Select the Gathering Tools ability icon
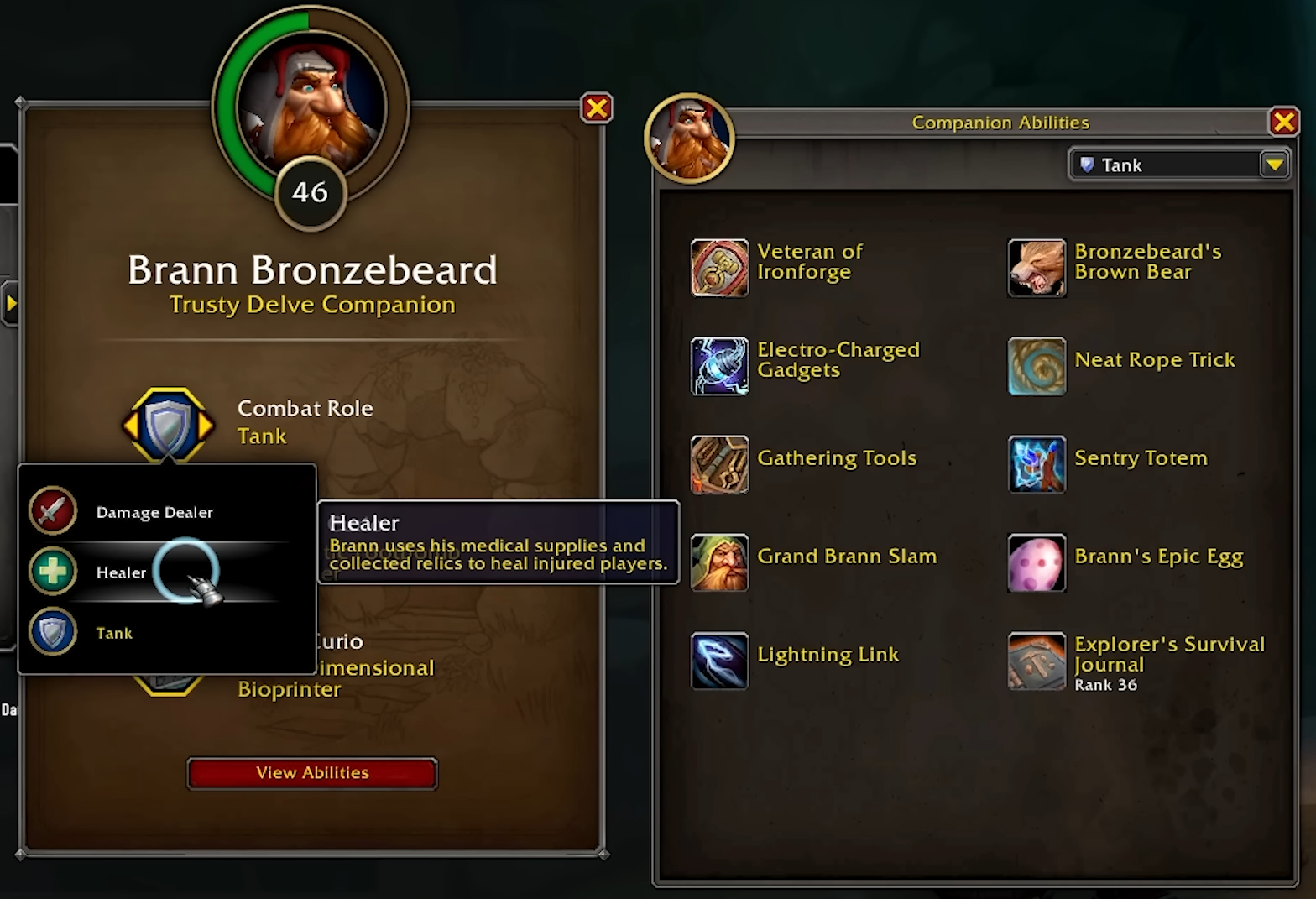Viewport: 1316px width, 899px height. pyautogui.click(x=719, y=464)
